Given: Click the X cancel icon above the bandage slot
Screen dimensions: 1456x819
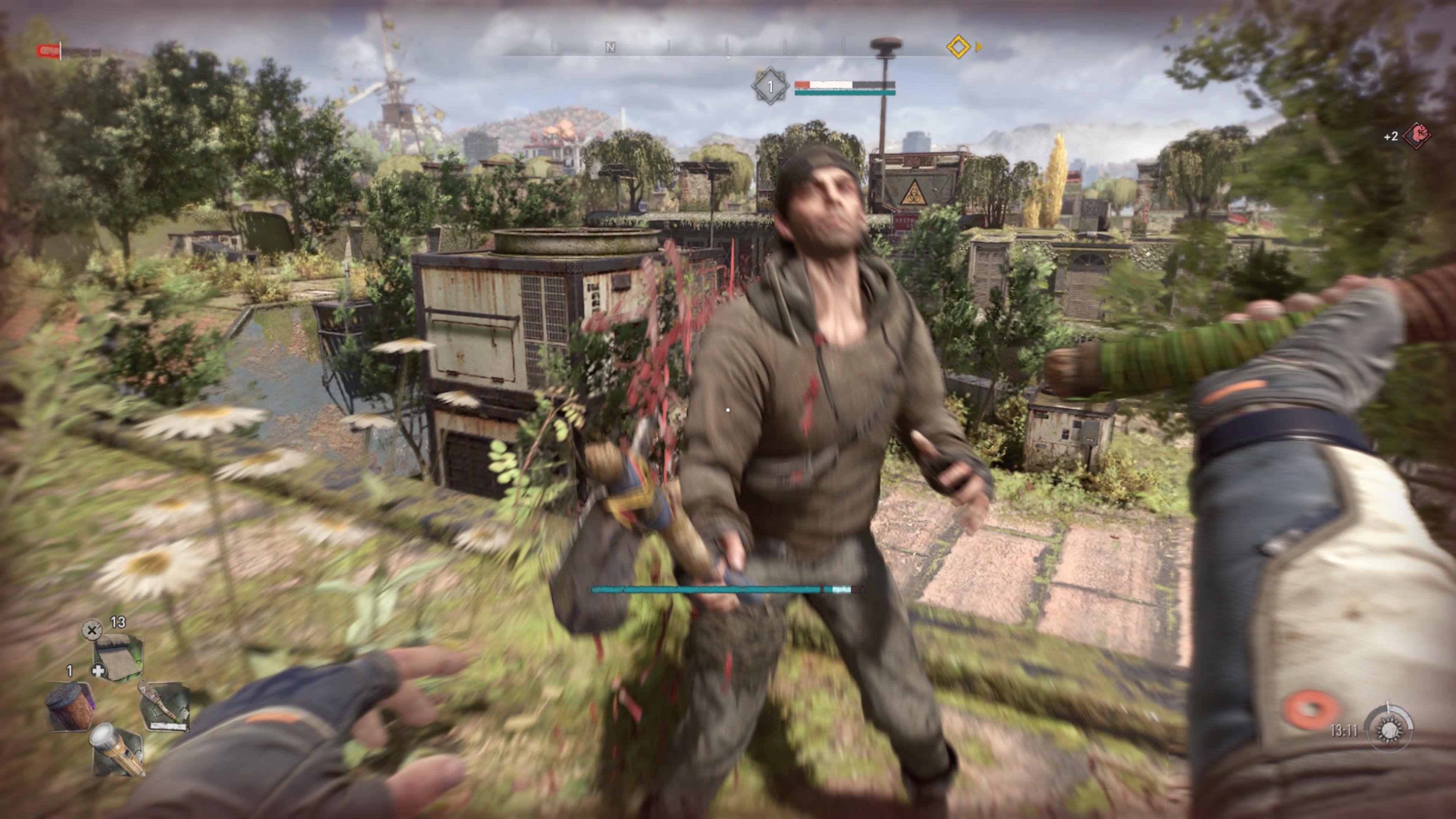Looking at the screenshot, I should coord(92,631).
